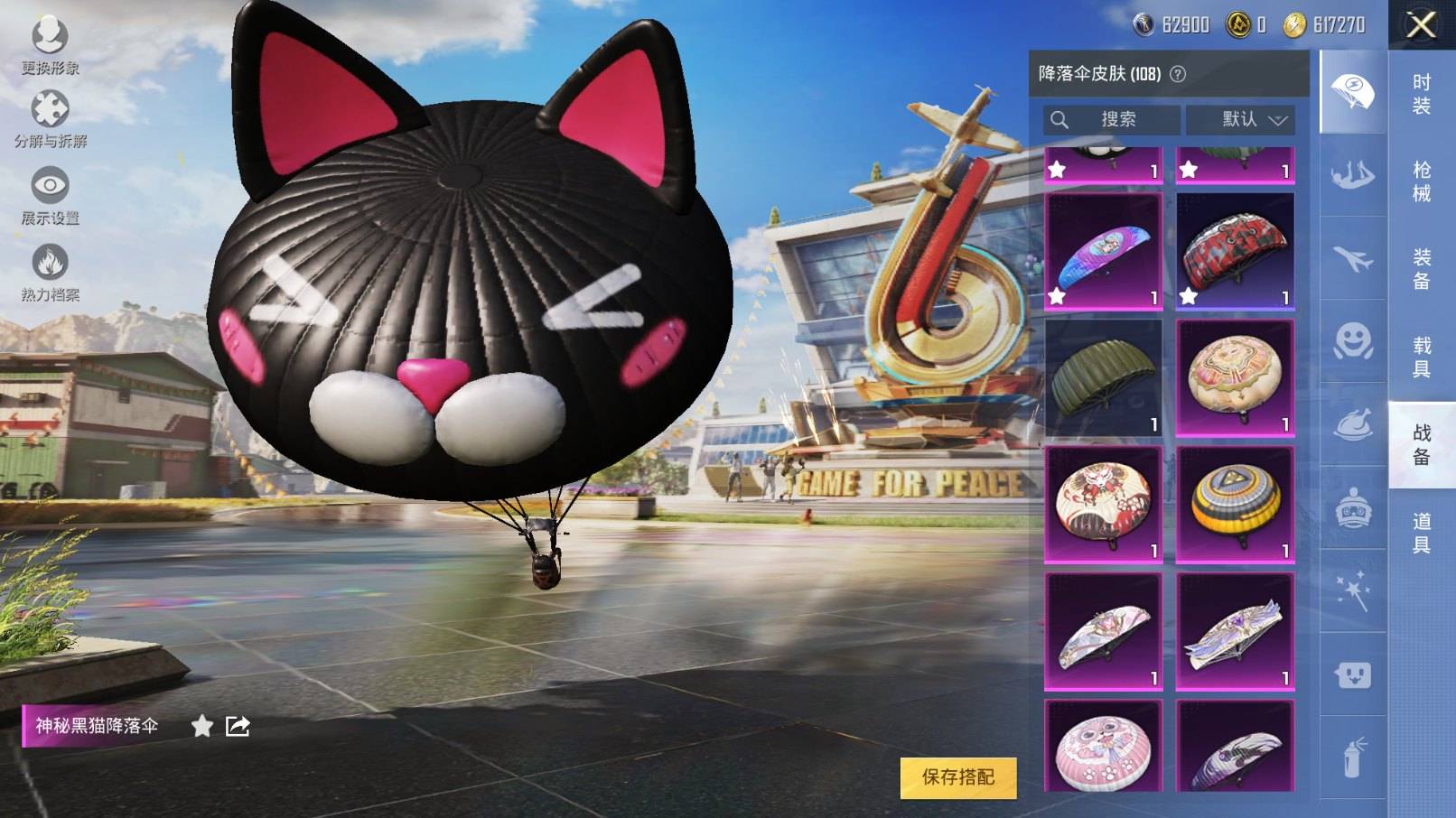Show help for parachute skins question mark
The image size is (1456, 818).
1178,74
